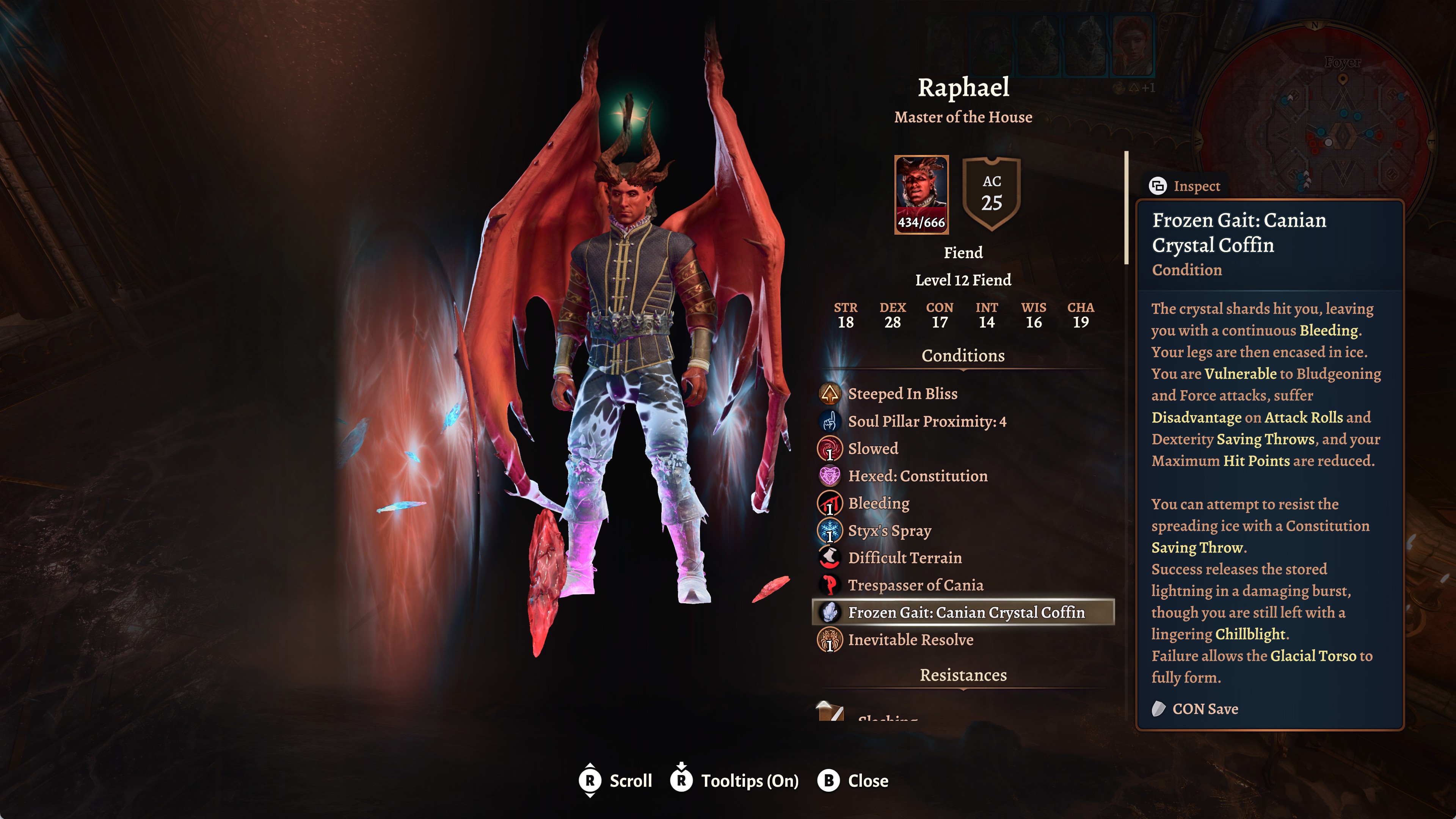
Task: Toggle the Tooltips (On) option
Action: tap(734, 781)
